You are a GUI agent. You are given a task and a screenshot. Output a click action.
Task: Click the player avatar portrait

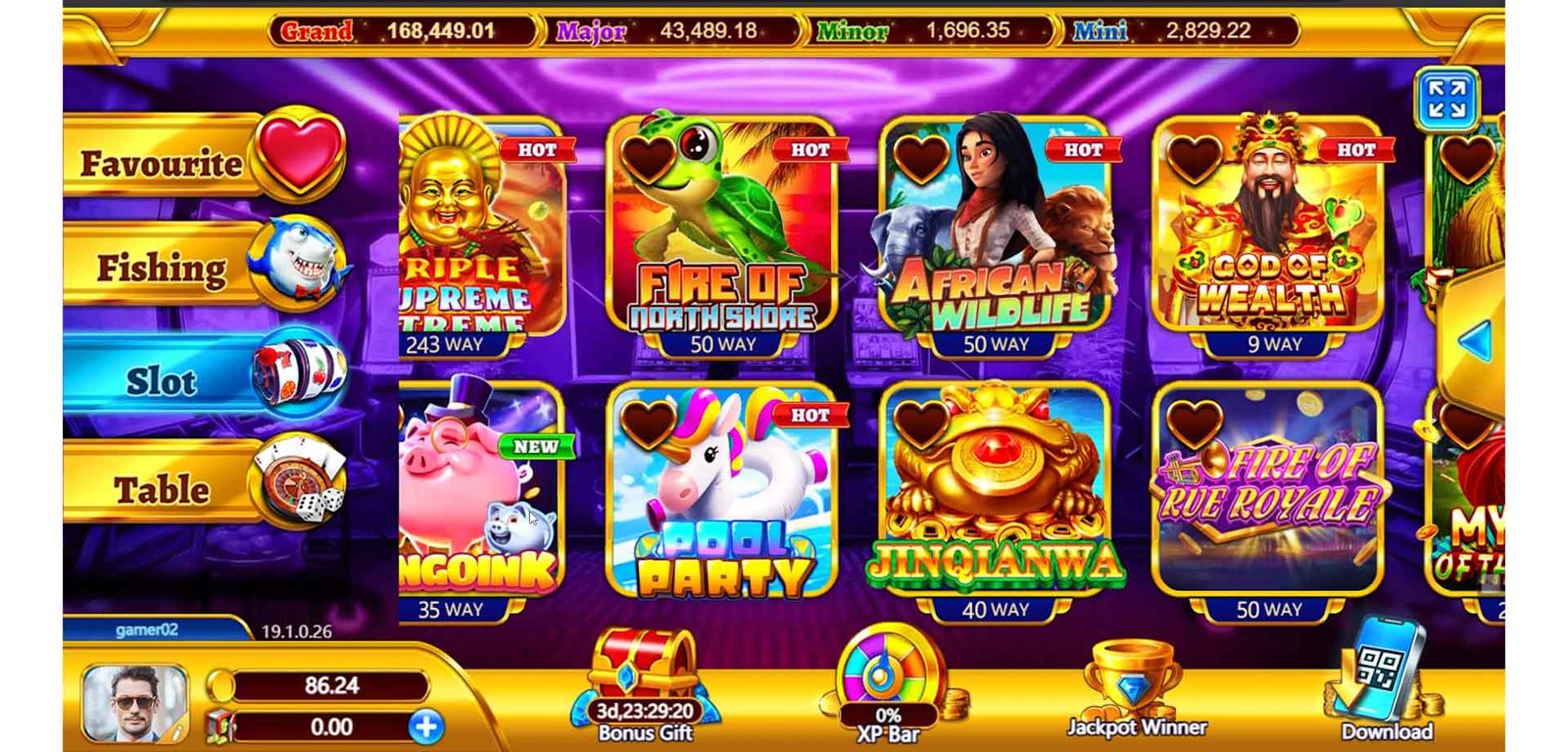pos(134,703)
